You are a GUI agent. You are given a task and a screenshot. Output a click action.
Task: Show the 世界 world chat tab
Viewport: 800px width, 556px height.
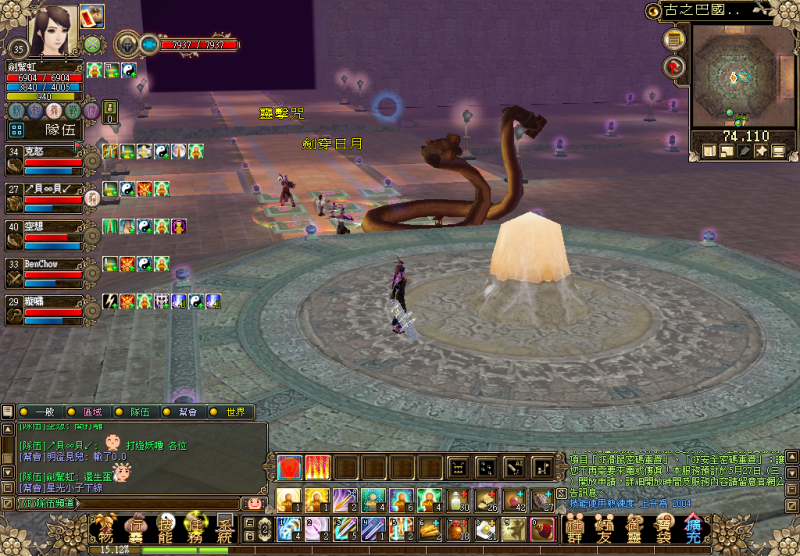pyautogui.click(x=236, y=411)
